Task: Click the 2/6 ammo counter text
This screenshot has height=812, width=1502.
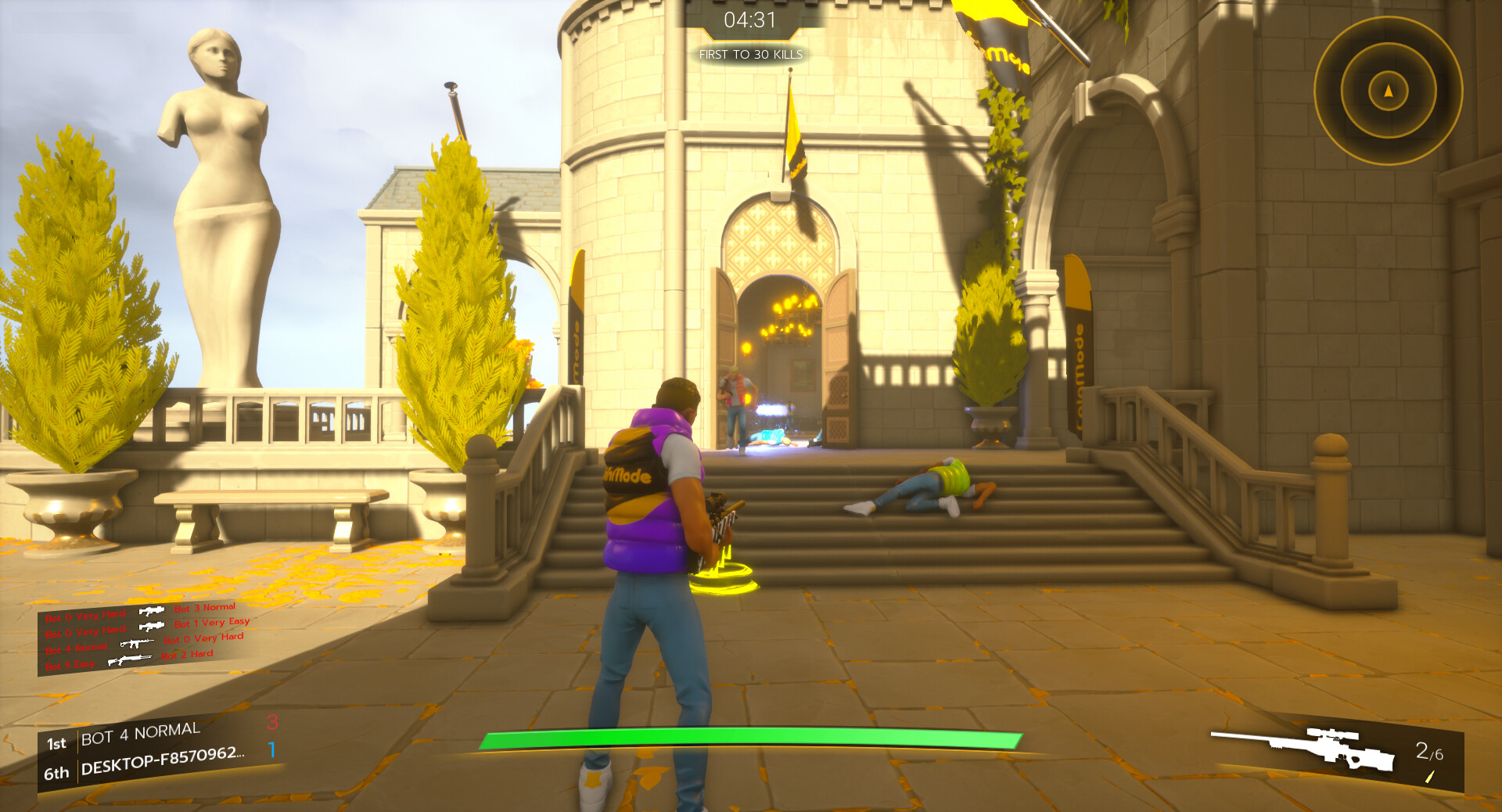Action: 1428,752
